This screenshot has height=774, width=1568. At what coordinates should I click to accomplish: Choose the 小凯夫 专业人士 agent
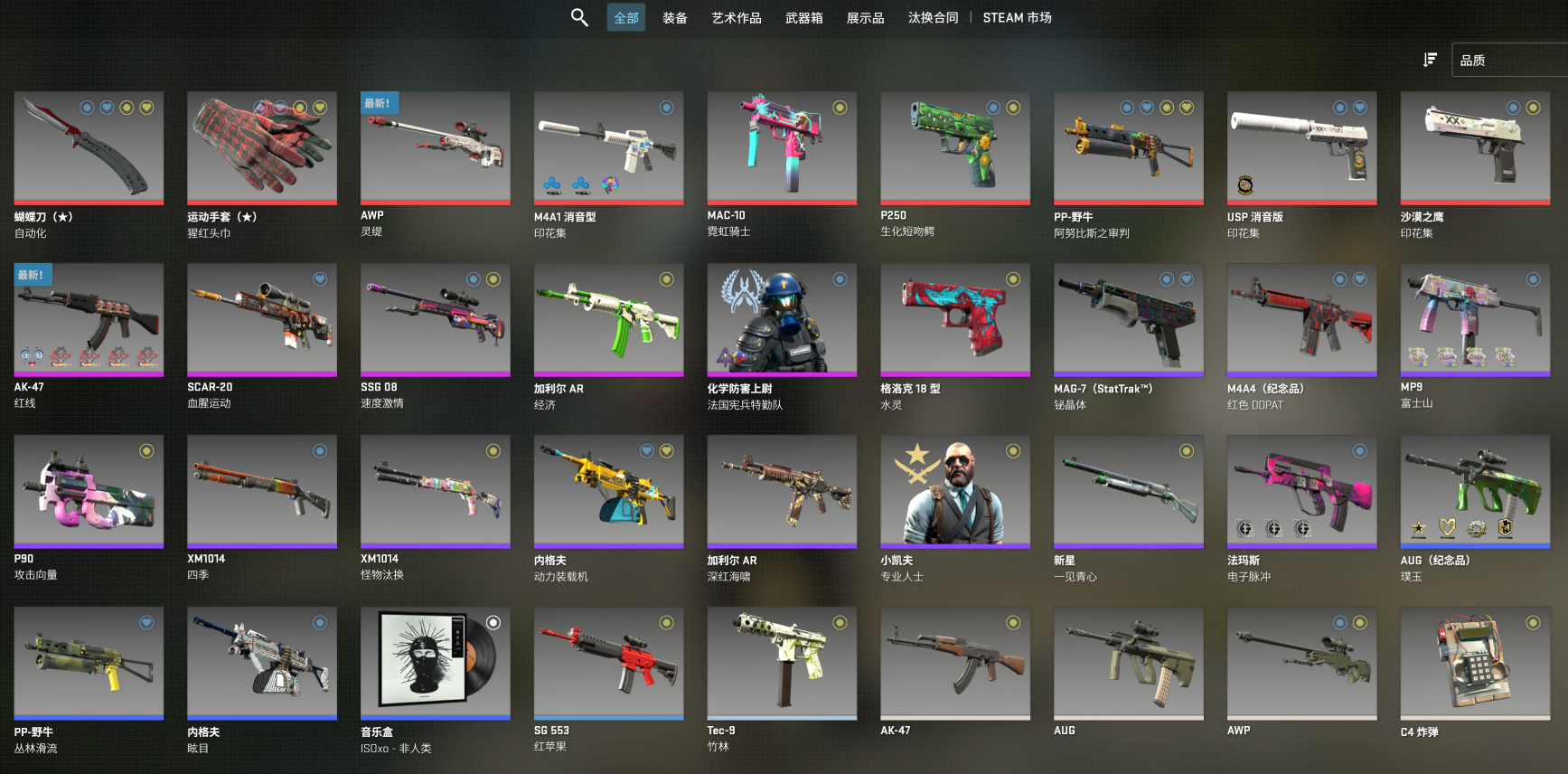[955, 491]
